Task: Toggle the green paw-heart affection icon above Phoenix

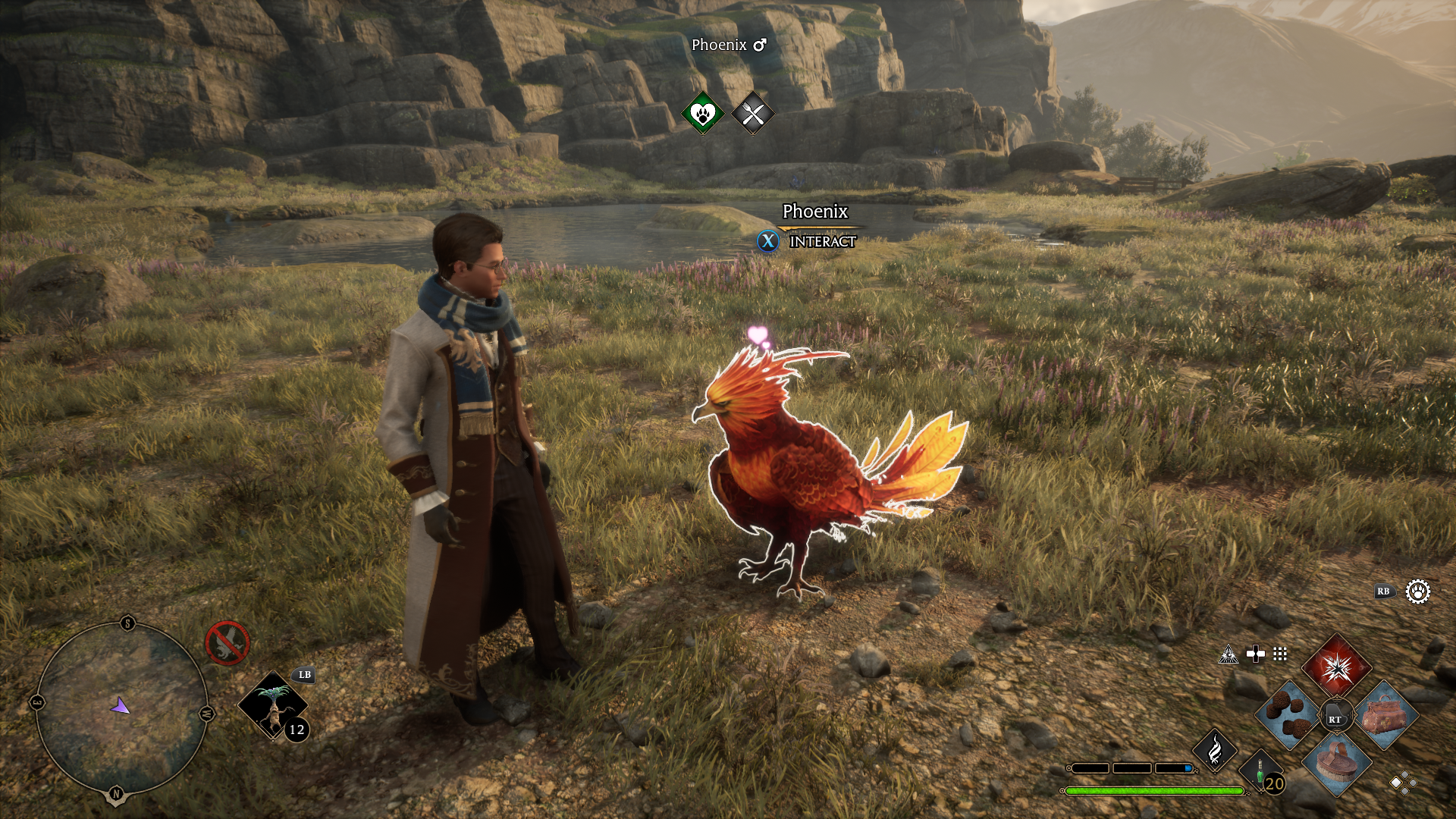Action: point(701,112)
